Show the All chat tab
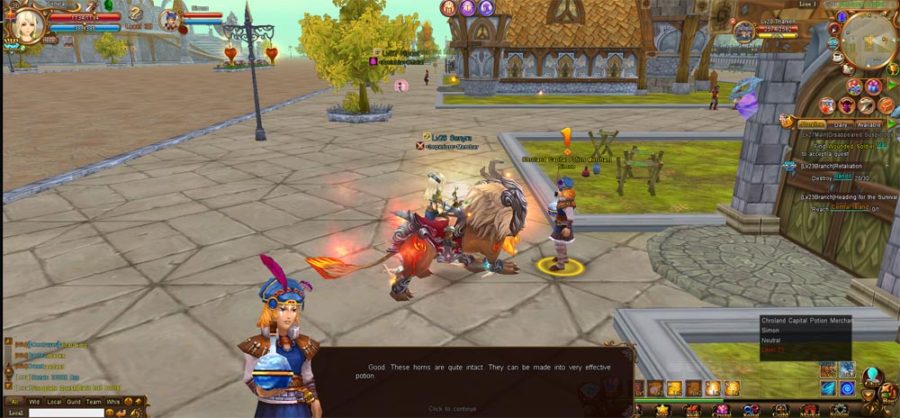Viewport: 900px width, 418px height. click(x=14, y=401)
